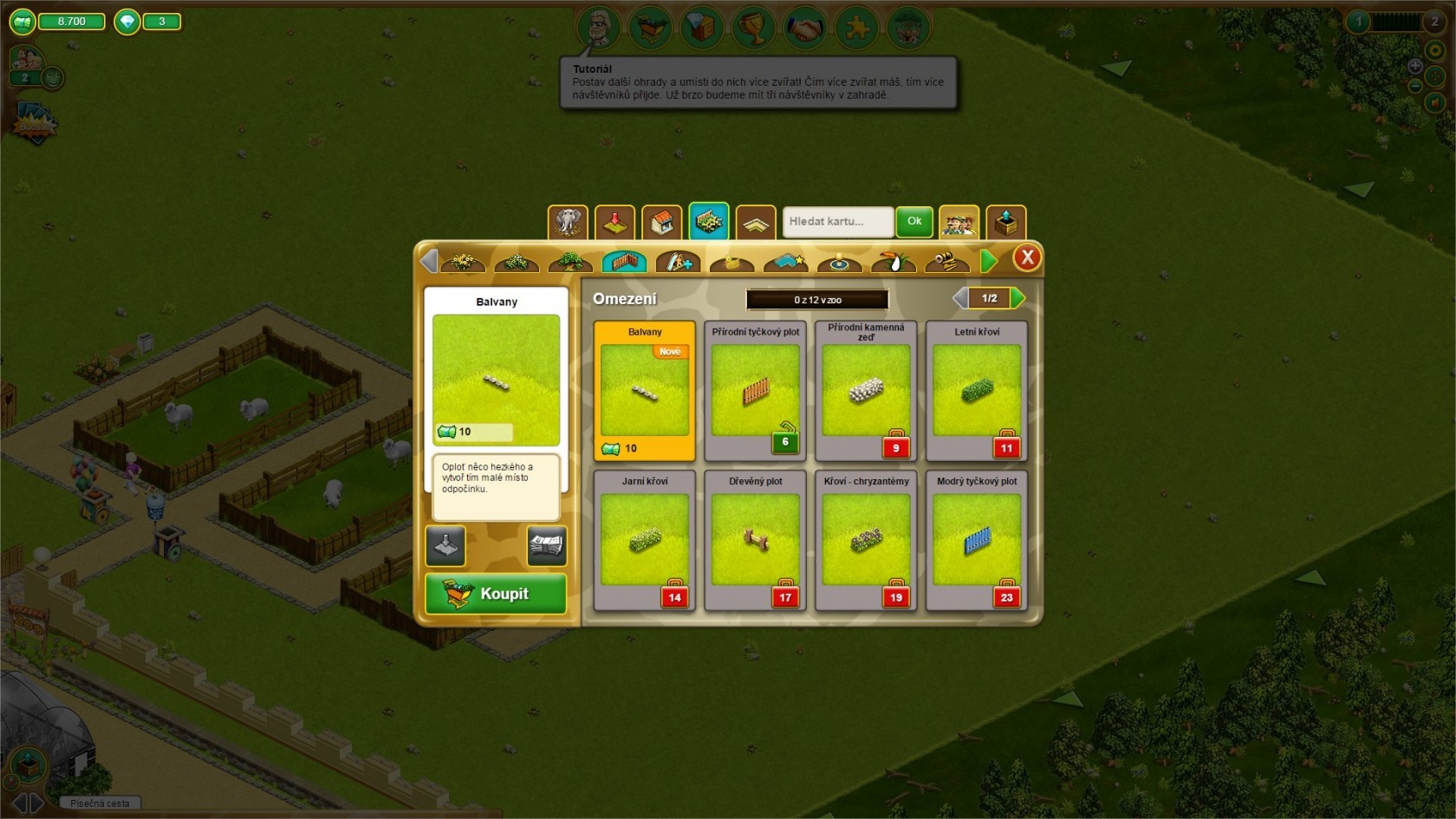Open the handshake friends icon
The width and height of the screenshot is (1456, 819).
pos(805,29)
